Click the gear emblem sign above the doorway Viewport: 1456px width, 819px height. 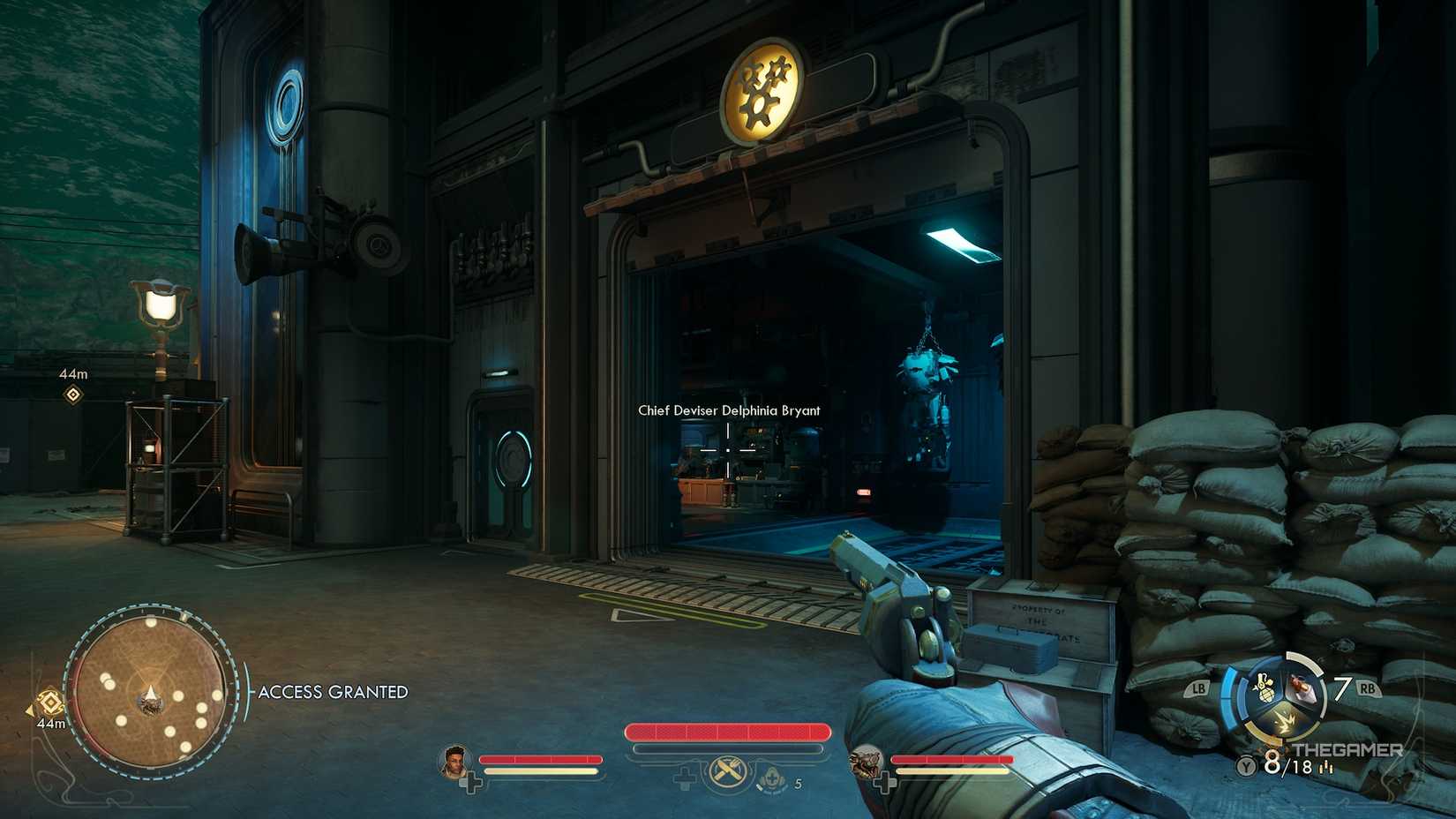click(764, 92)
